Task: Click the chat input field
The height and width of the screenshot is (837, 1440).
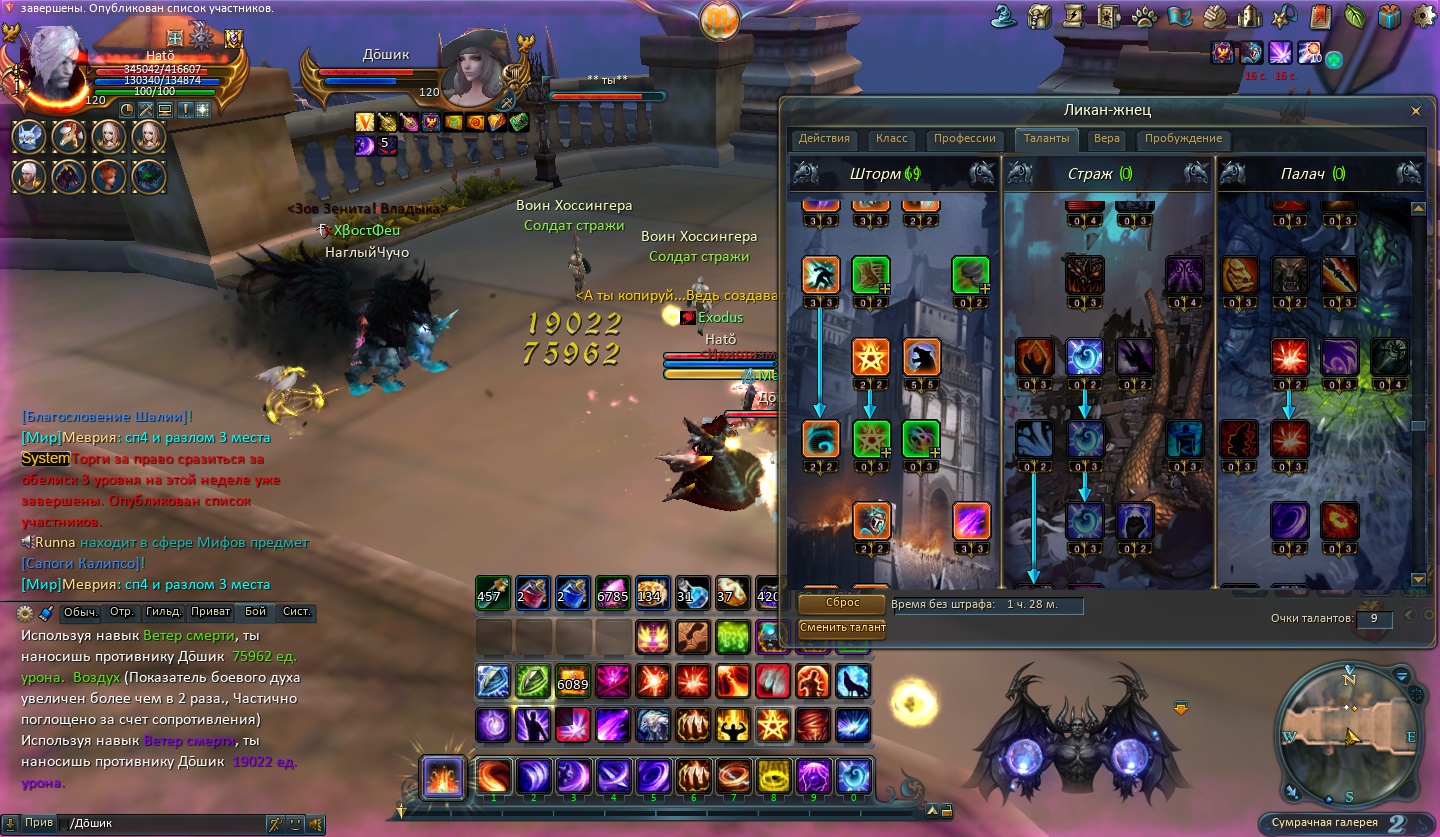Action: pyautogui.click(x=160, y=824)
